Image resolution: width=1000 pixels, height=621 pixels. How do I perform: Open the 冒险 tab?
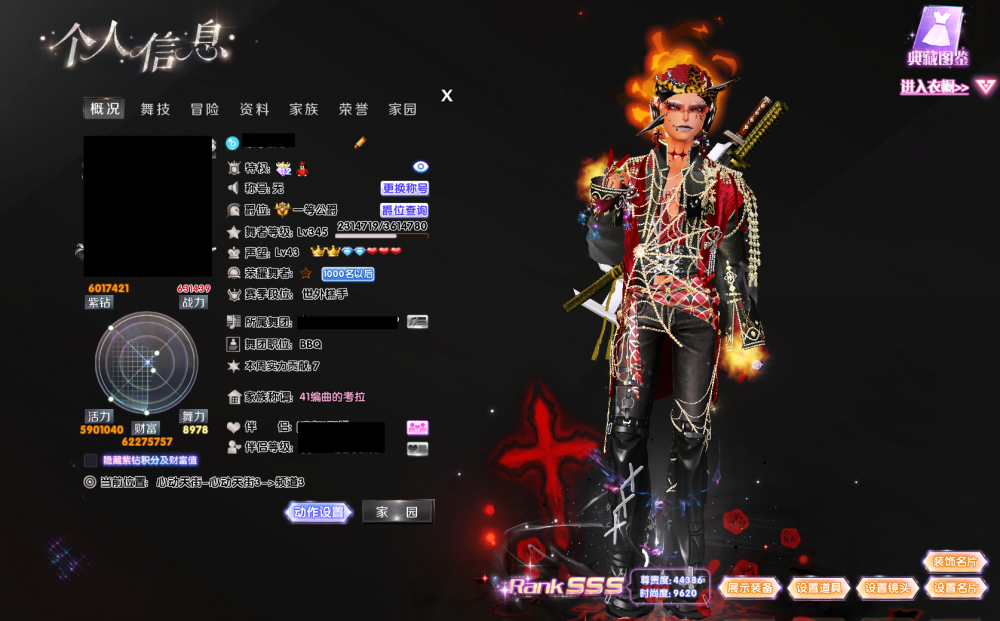pyautogui.click(x=204, y=109)
